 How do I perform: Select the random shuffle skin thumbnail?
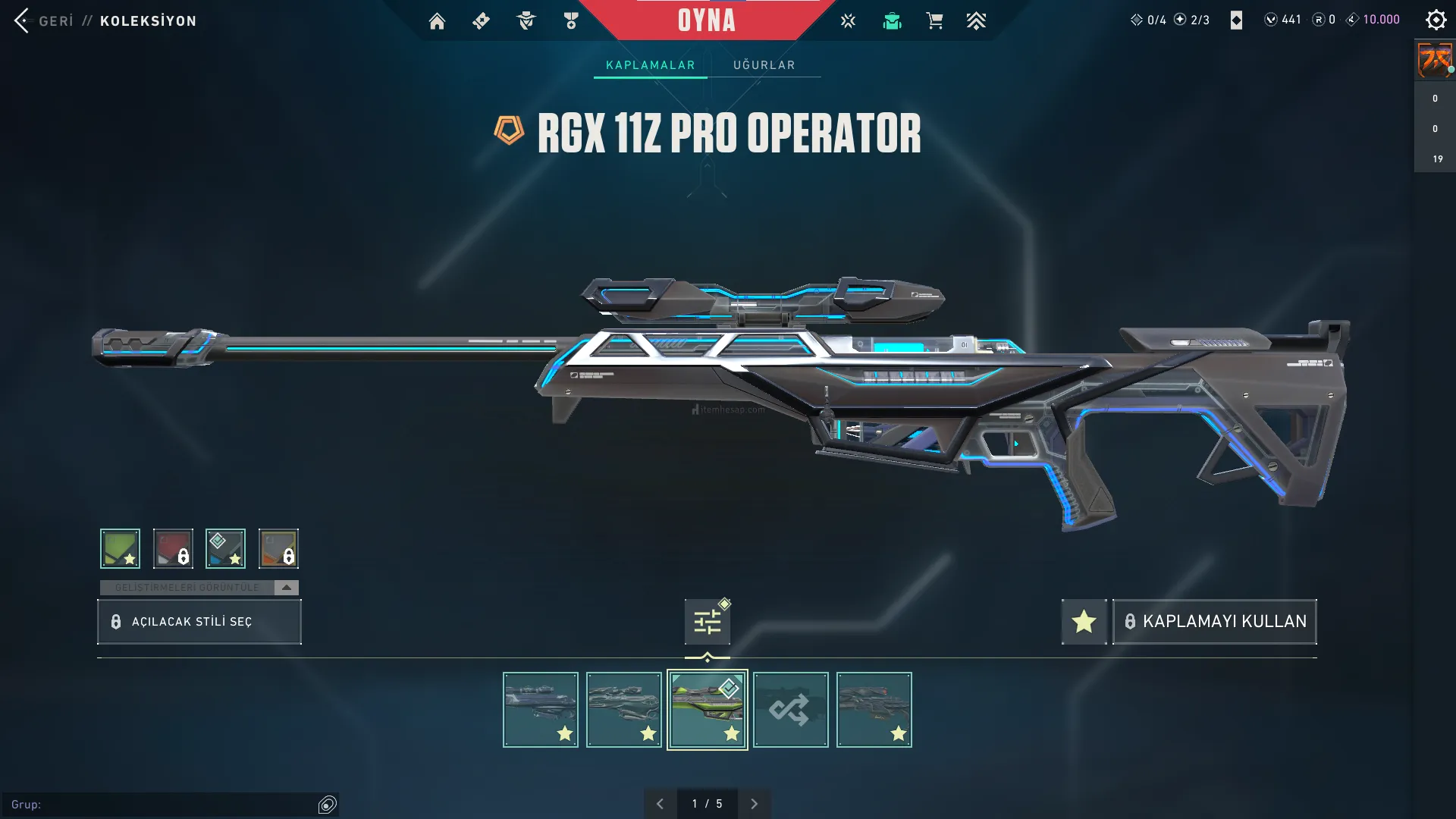790,710
